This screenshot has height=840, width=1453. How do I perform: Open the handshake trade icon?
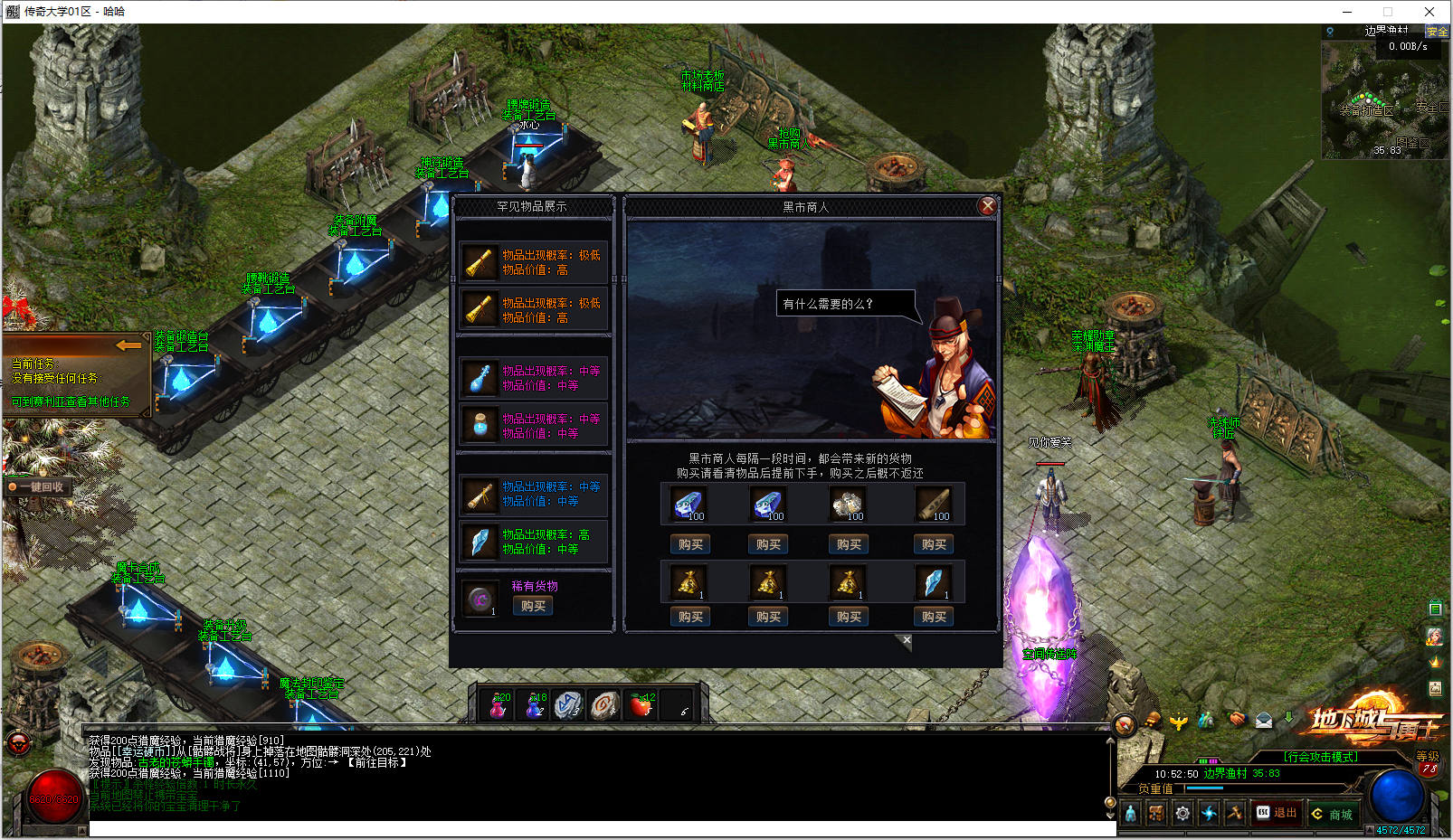click(1237, 720)
